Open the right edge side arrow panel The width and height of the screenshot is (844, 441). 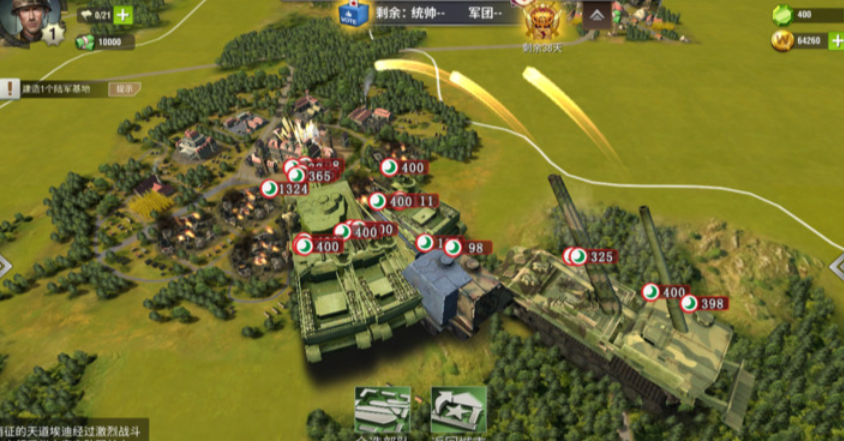pyautogui.click(x=836, y=264)
